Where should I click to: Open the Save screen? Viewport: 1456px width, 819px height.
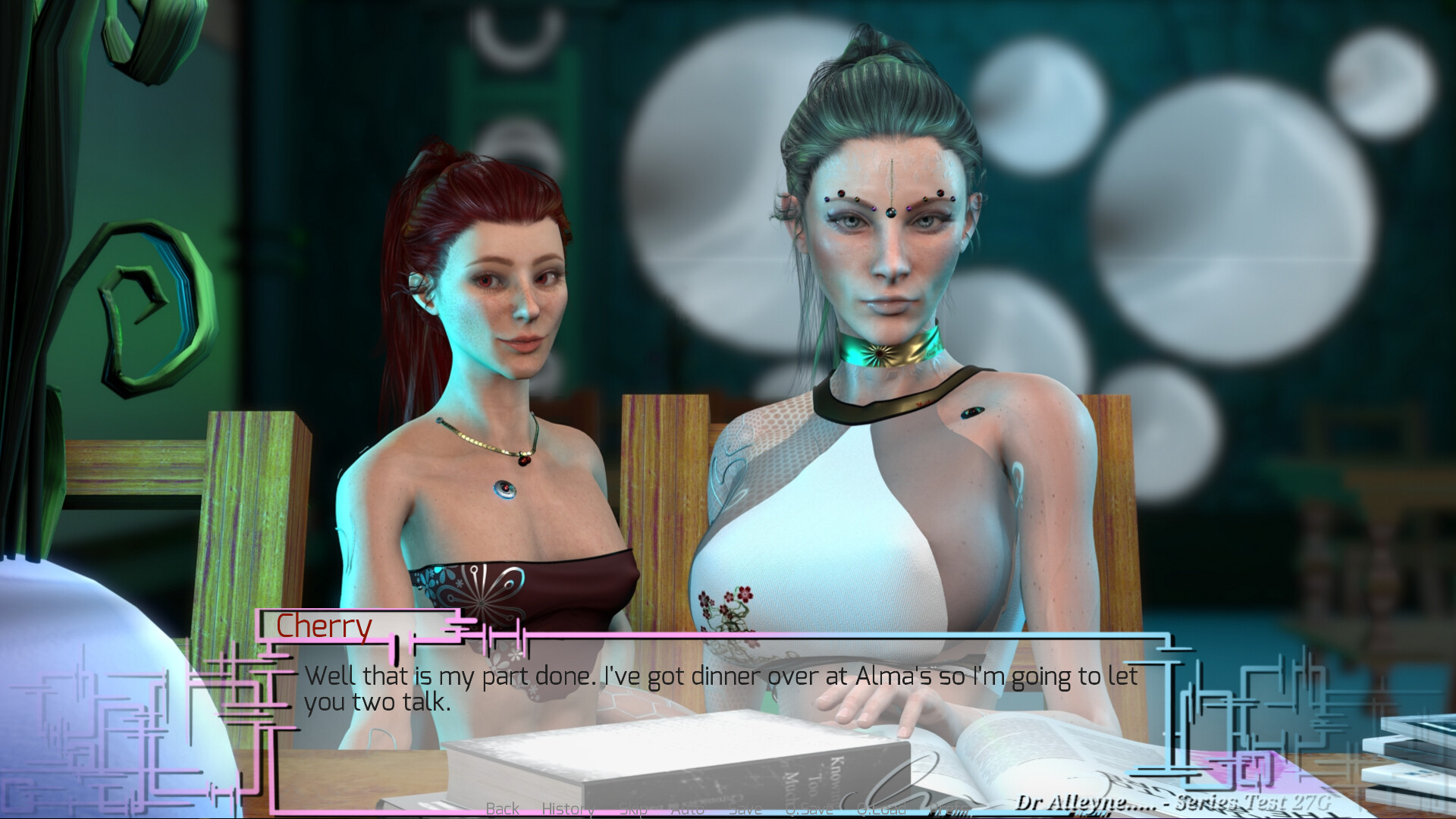coord(745,808)
